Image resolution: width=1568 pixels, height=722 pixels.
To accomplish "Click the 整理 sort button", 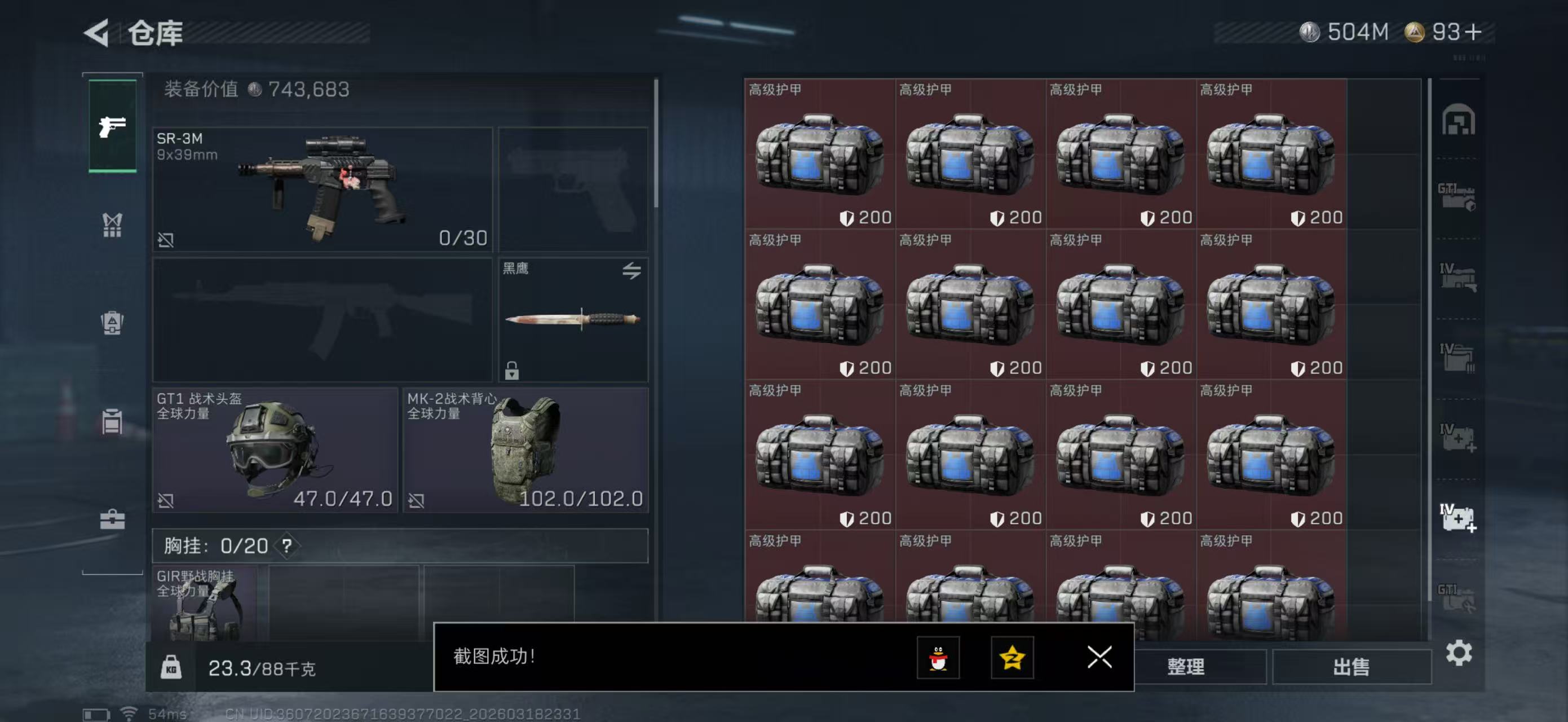I will tap(1185, 667).
